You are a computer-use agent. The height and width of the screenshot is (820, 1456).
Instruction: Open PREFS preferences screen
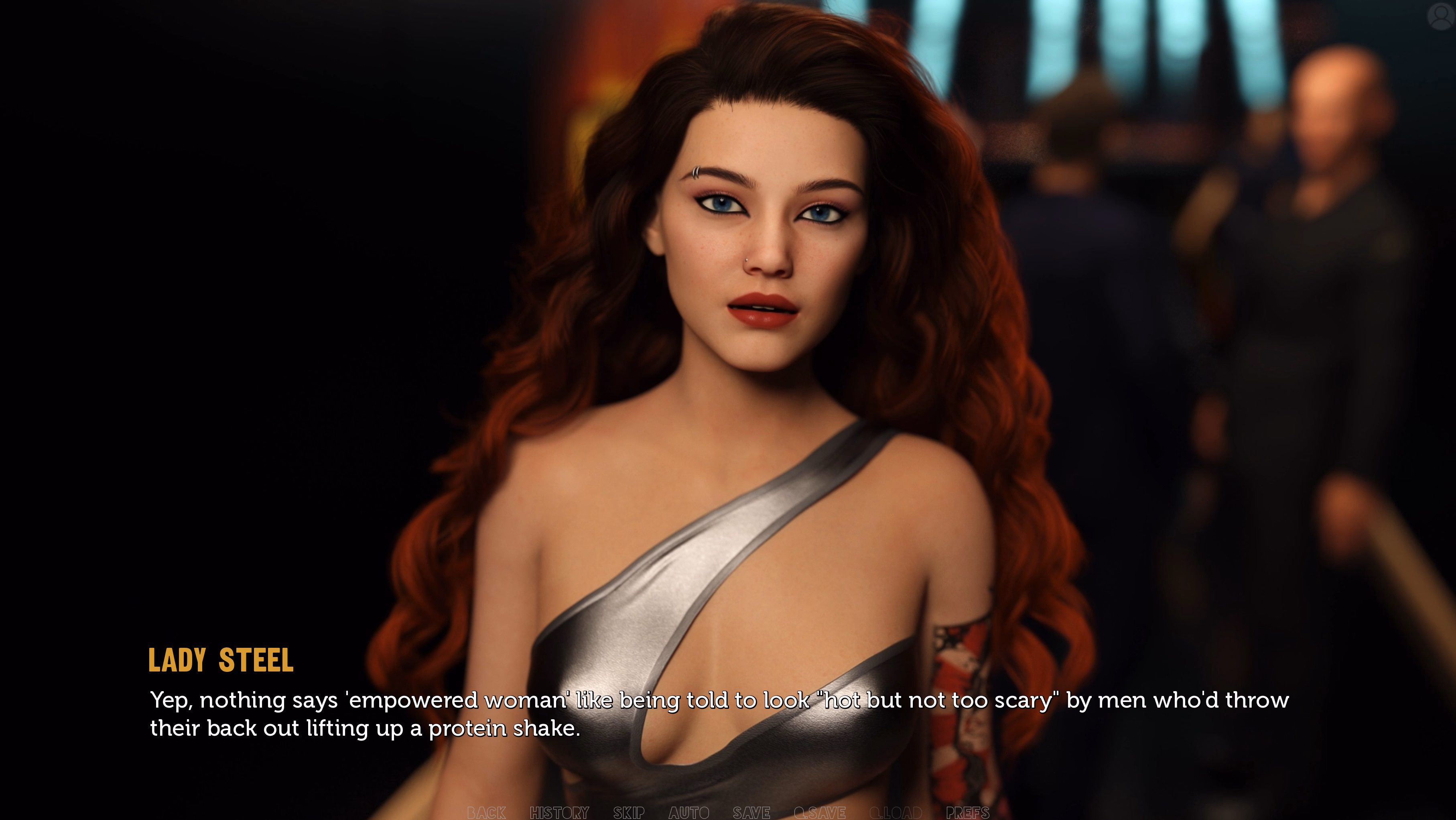(968, 813)
